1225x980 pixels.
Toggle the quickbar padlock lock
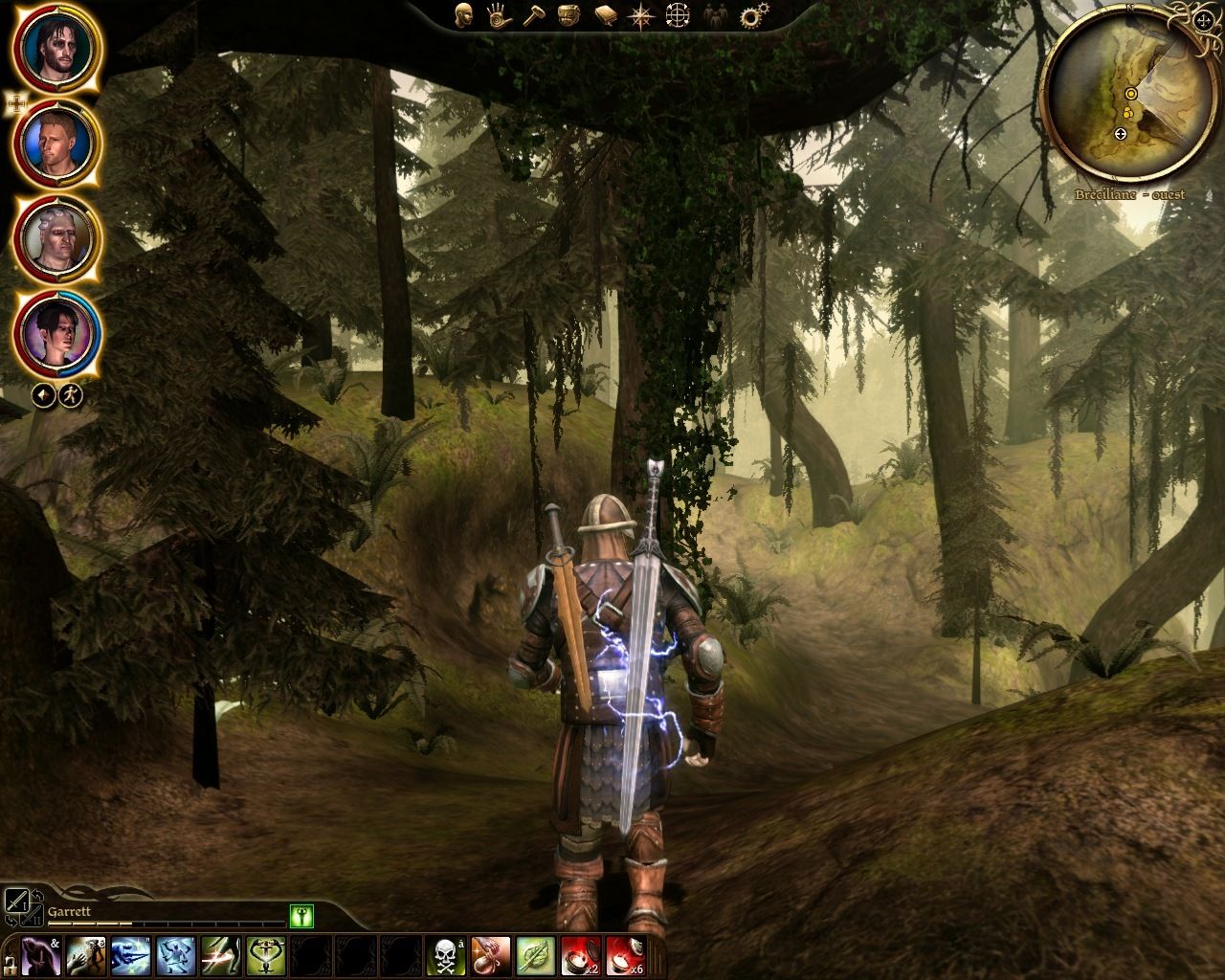[9, 969]
